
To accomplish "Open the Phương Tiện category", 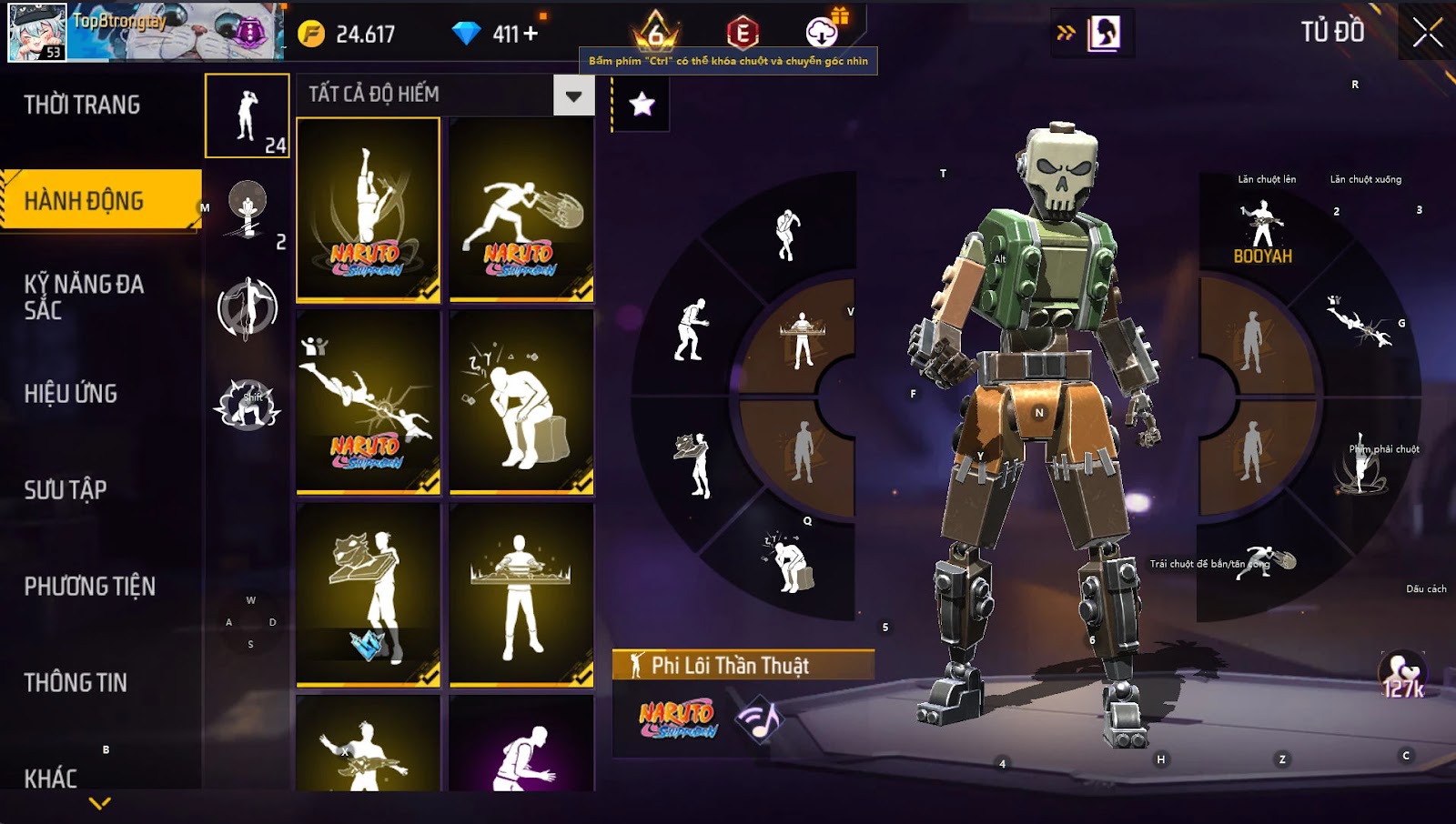I will pos(89,587).
